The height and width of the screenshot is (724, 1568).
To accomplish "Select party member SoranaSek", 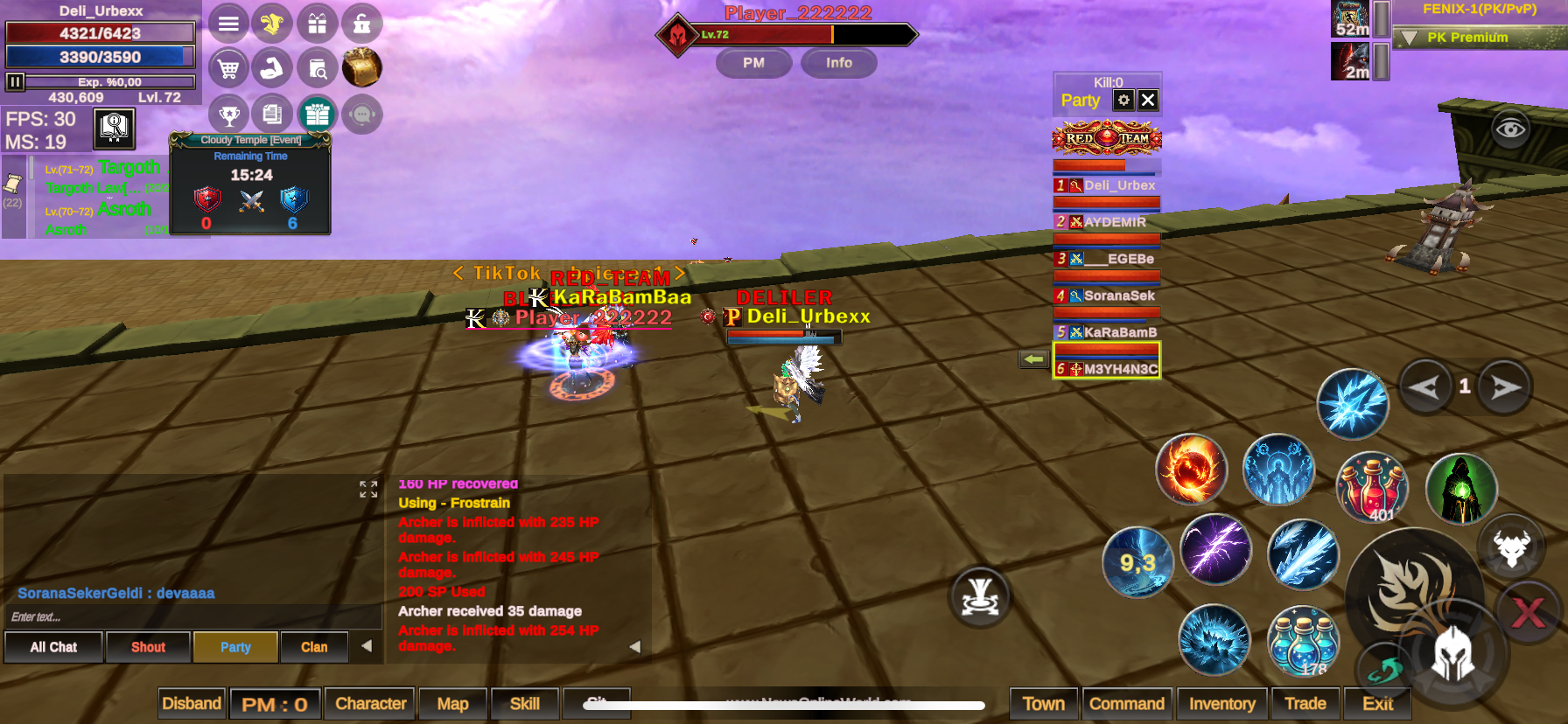I will point(1108,296).
